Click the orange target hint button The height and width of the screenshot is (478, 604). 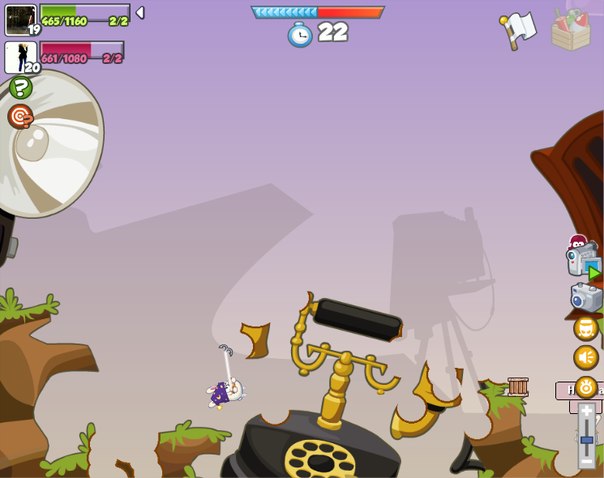tap(20, 117)
